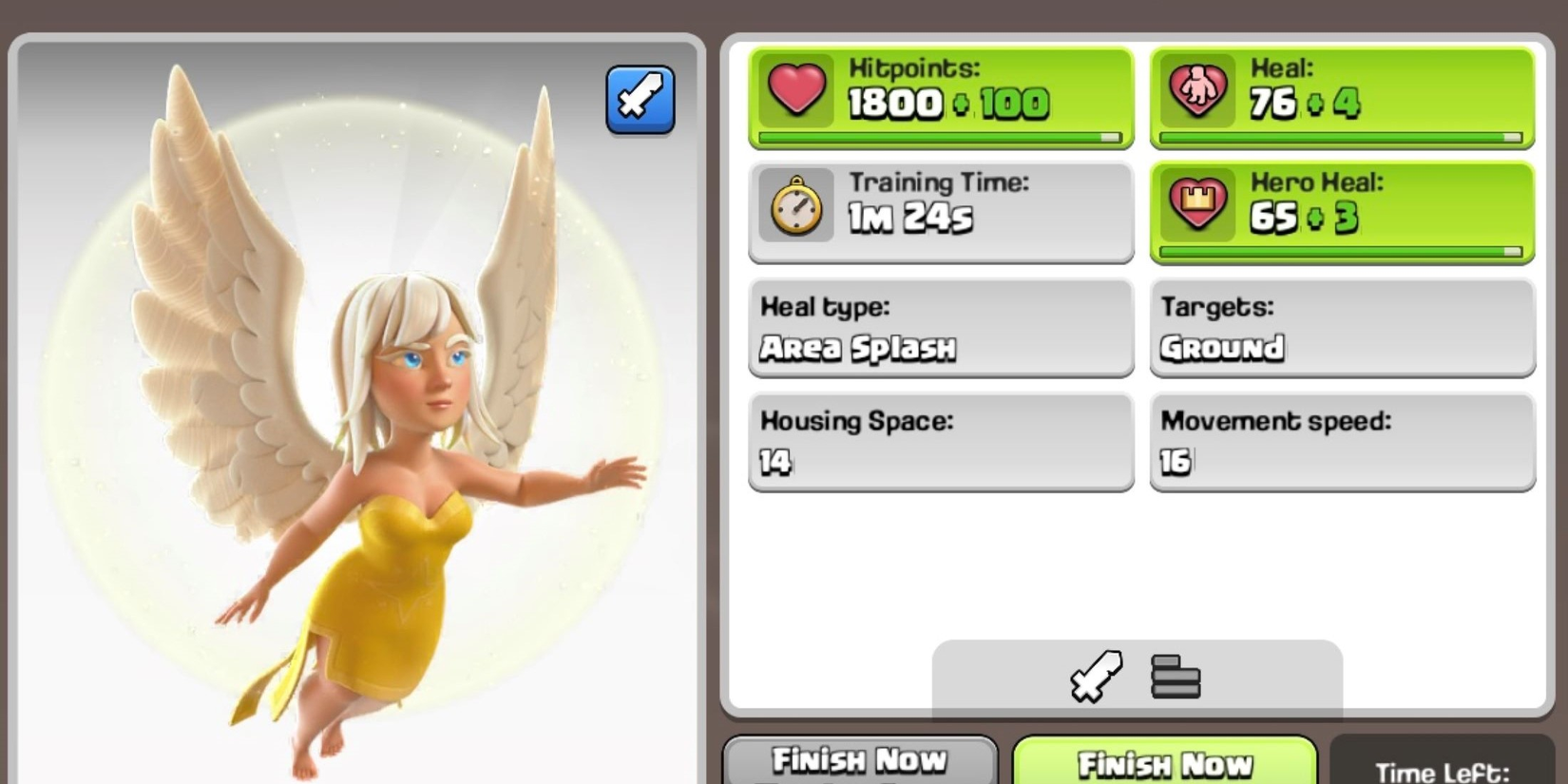This screenshot has width=1568, height=784.
Task: Select the blue sword attack icon
Action: click(x=641, y=100)
